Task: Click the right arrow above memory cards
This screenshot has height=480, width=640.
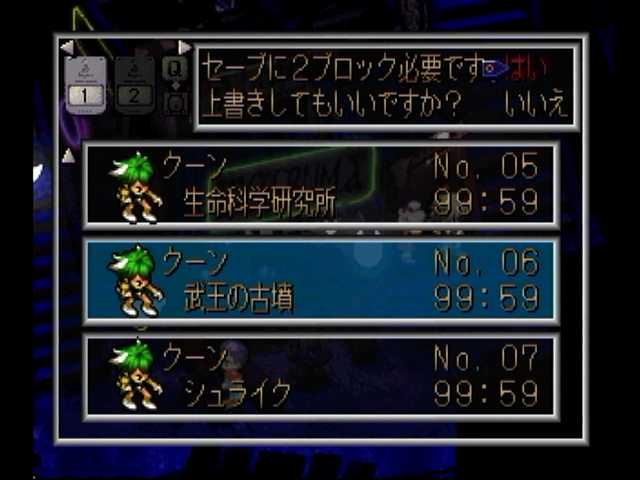Action: (x=184, y=47)
